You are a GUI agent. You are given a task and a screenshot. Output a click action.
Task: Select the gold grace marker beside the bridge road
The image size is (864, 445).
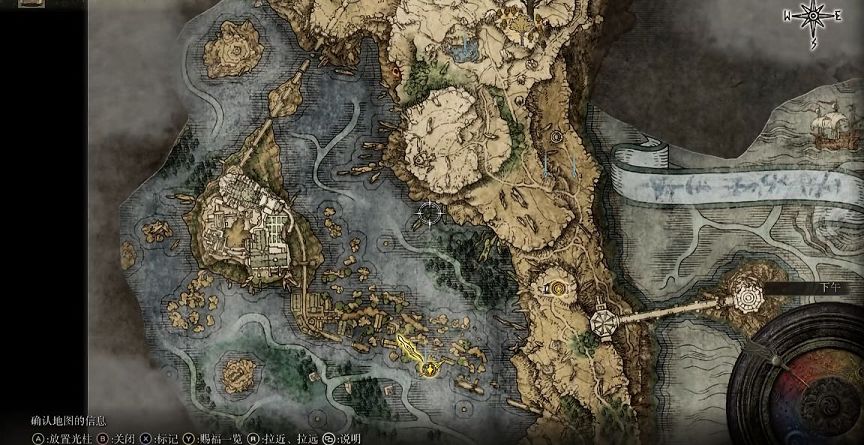coord(556,289)
